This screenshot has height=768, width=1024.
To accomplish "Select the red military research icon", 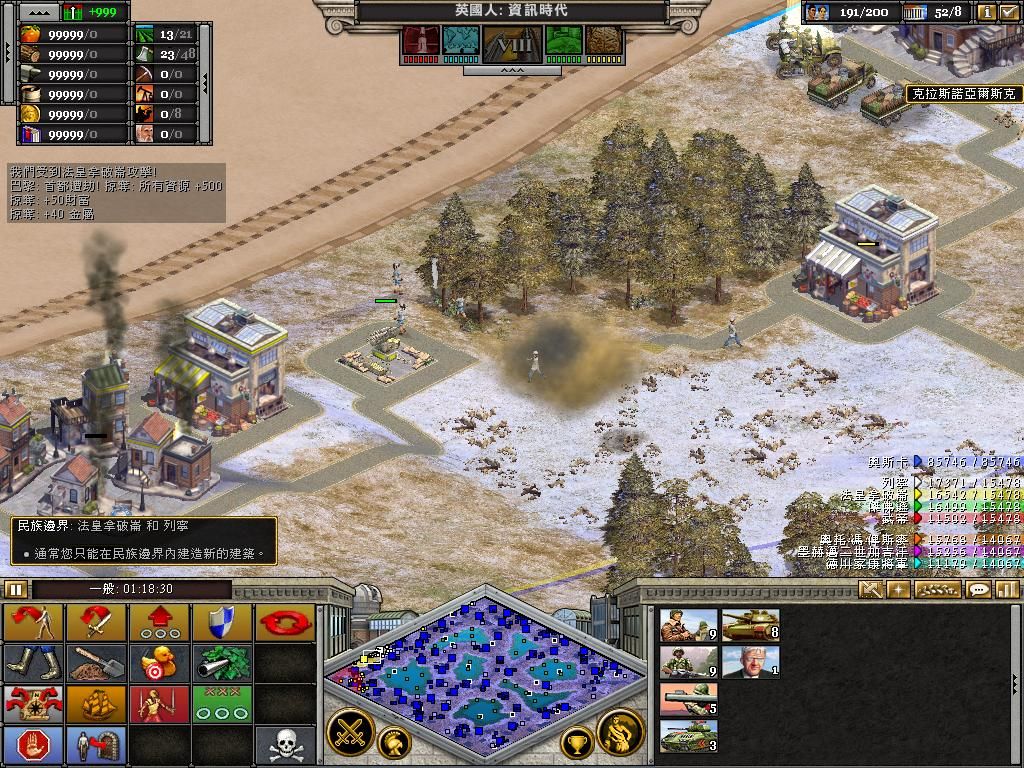I will 420,41.
